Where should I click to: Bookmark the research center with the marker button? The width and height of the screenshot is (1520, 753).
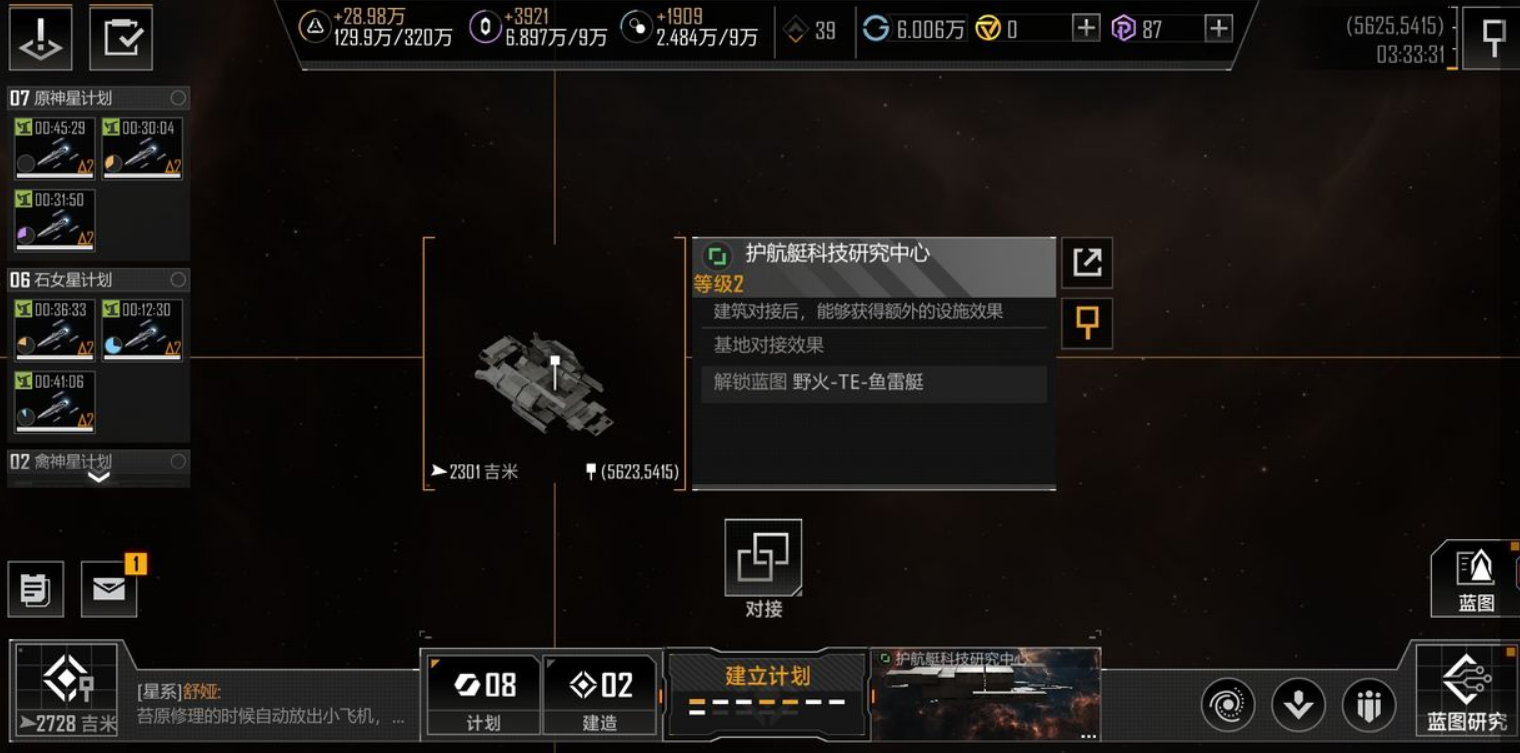1086,324
